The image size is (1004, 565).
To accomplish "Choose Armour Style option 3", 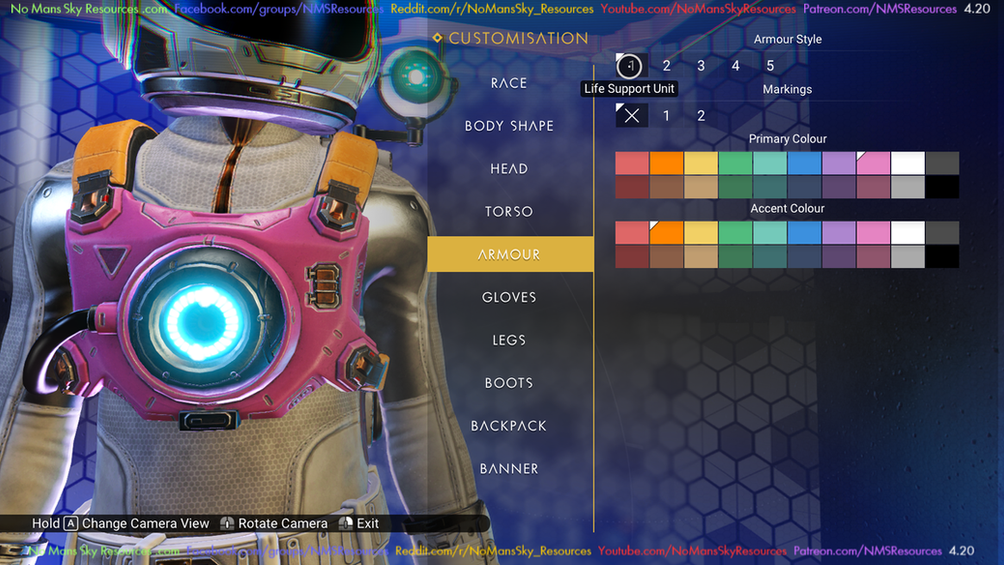I will pos(701,66).
